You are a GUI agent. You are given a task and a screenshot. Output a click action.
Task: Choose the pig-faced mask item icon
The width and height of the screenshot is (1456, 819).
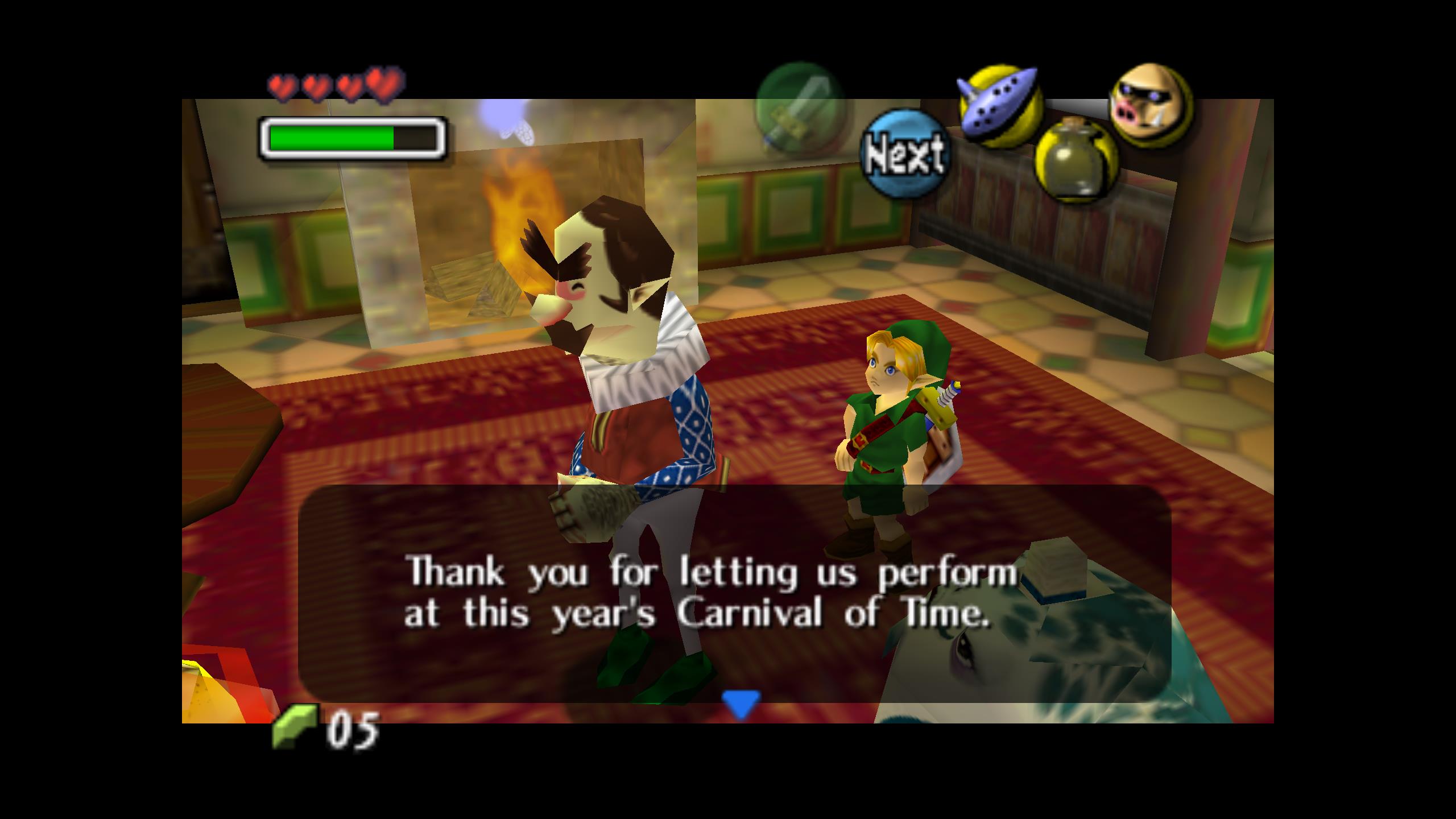(x=1150, y=105)
